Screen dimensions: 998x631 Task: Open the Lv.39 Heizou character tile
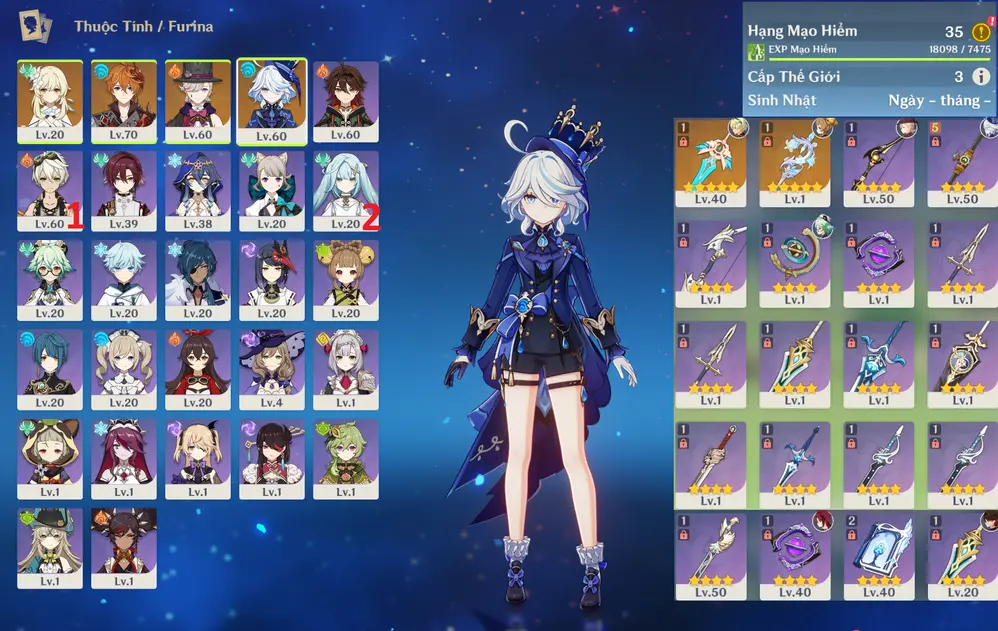pos(124,191)
